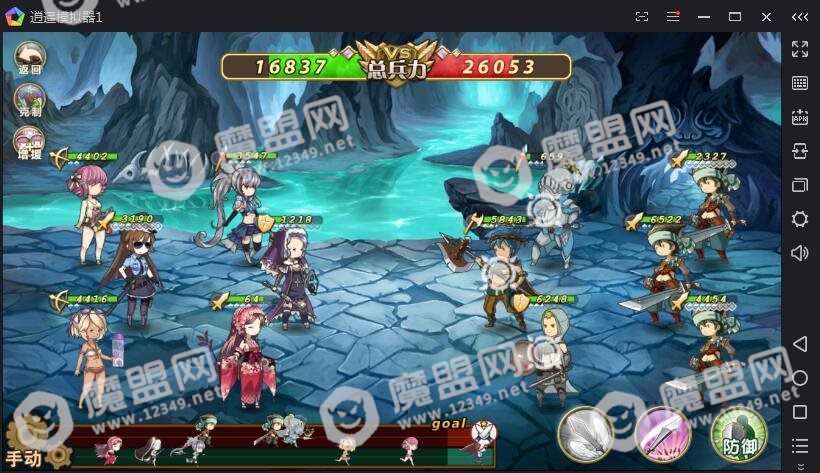The width and height of the screenshot is (820, 473).
Task: Call 增援 reinforcements
Action: point(30,143)
